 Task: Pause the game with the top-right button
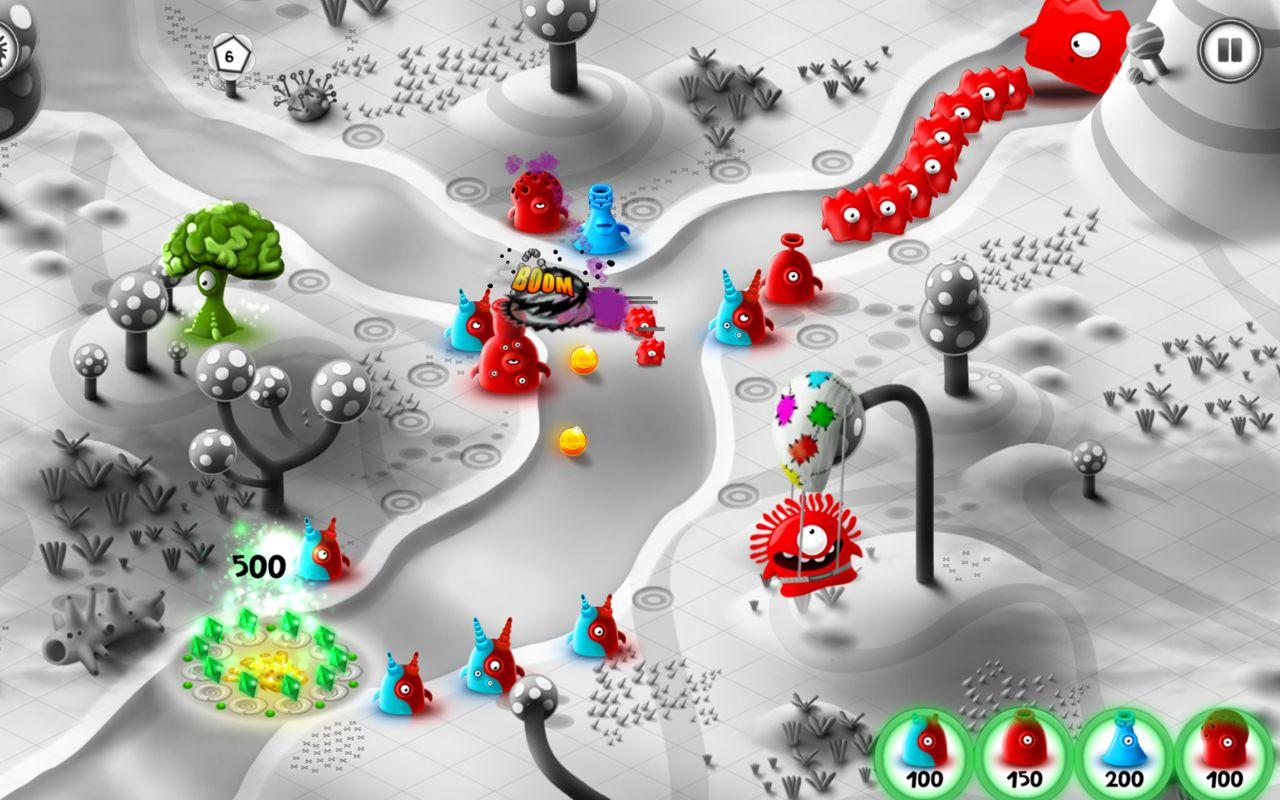tap(1228, 52)
